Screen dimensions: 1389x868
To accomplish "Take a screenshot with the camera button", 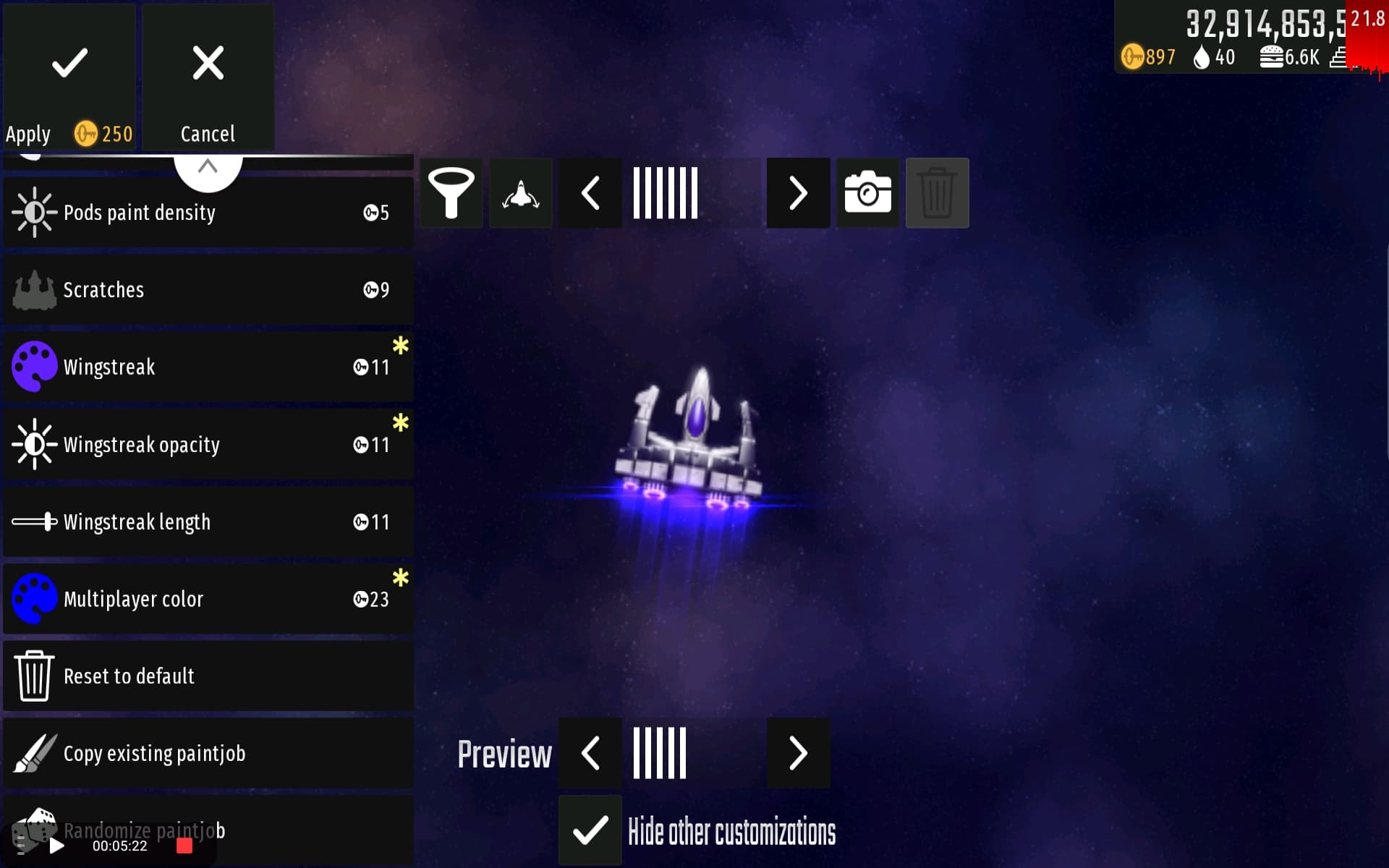I will click(867, 193).
